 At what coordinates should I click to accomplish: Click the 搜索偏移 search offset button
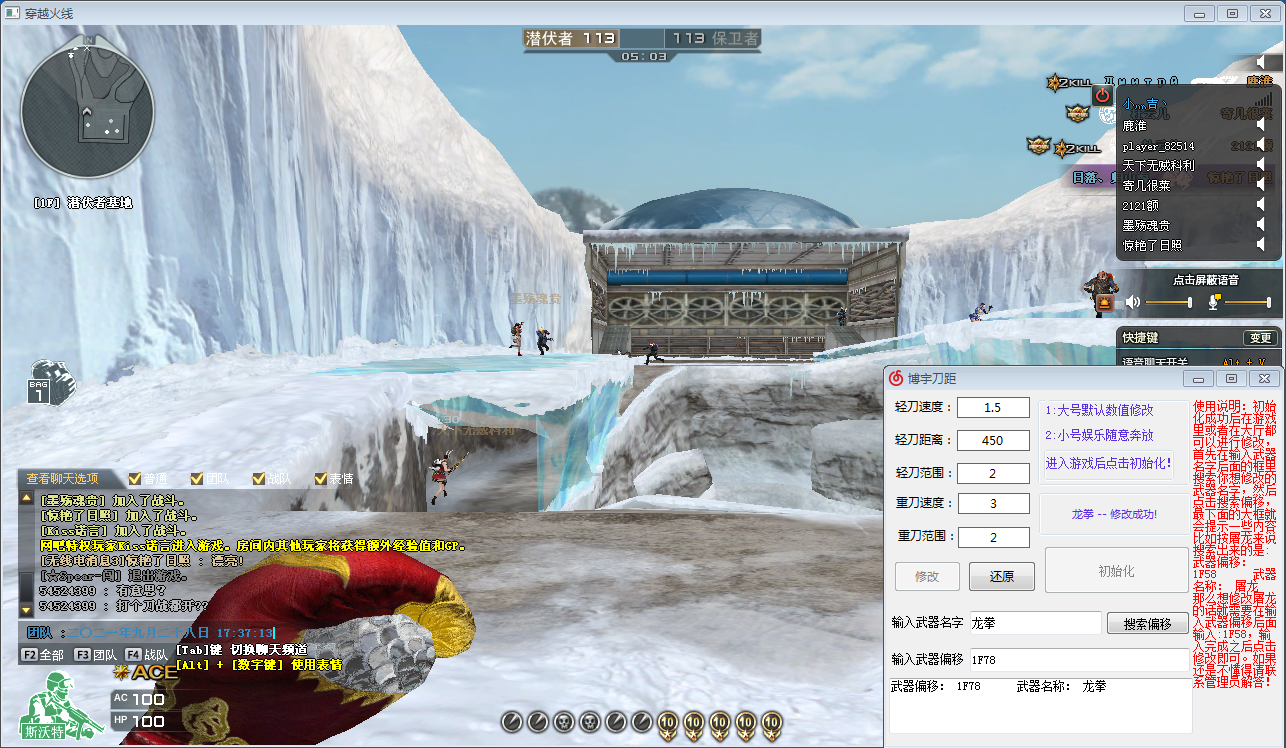point(1147,623)
